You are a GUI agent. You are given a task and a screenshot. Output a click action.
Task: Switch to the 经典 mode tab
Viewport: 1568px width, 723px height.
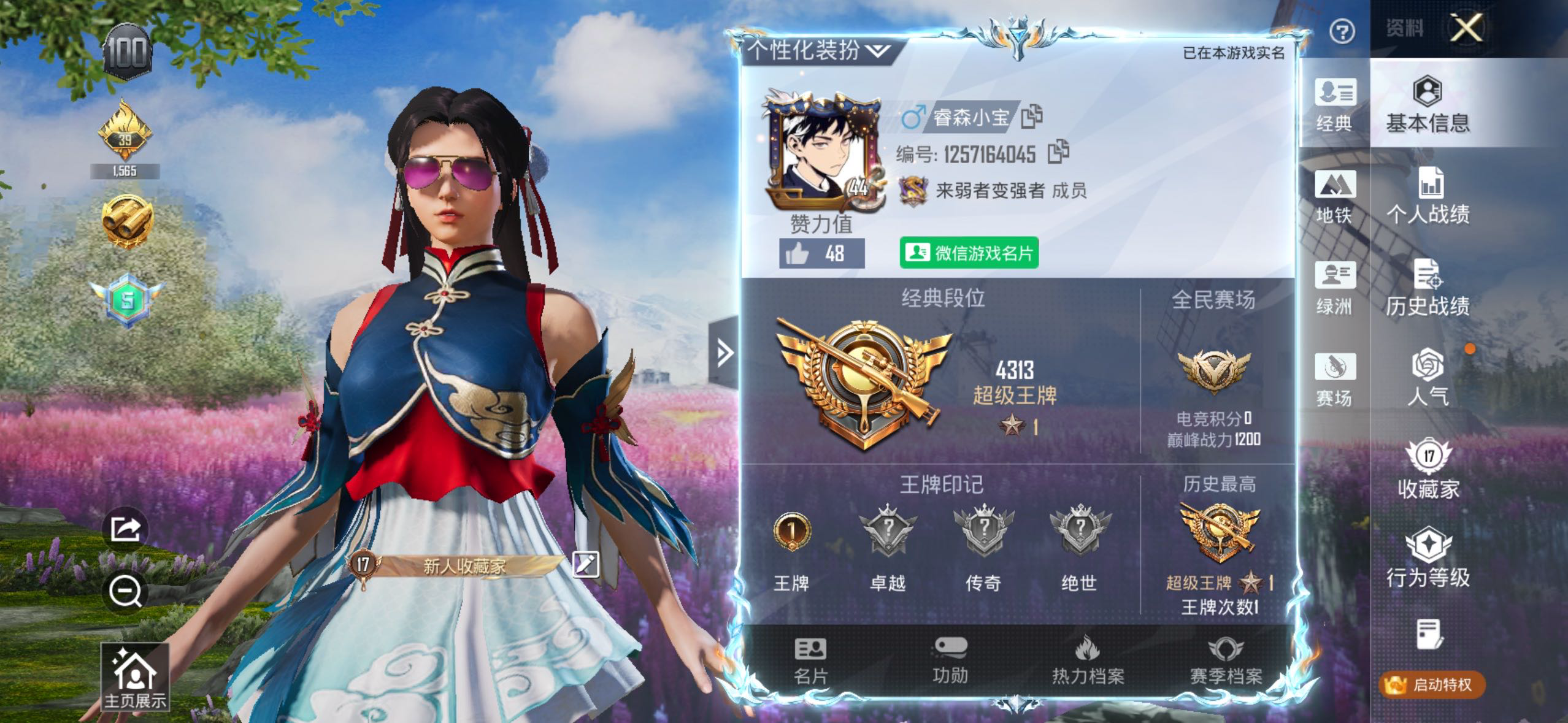pos(1334,104)
